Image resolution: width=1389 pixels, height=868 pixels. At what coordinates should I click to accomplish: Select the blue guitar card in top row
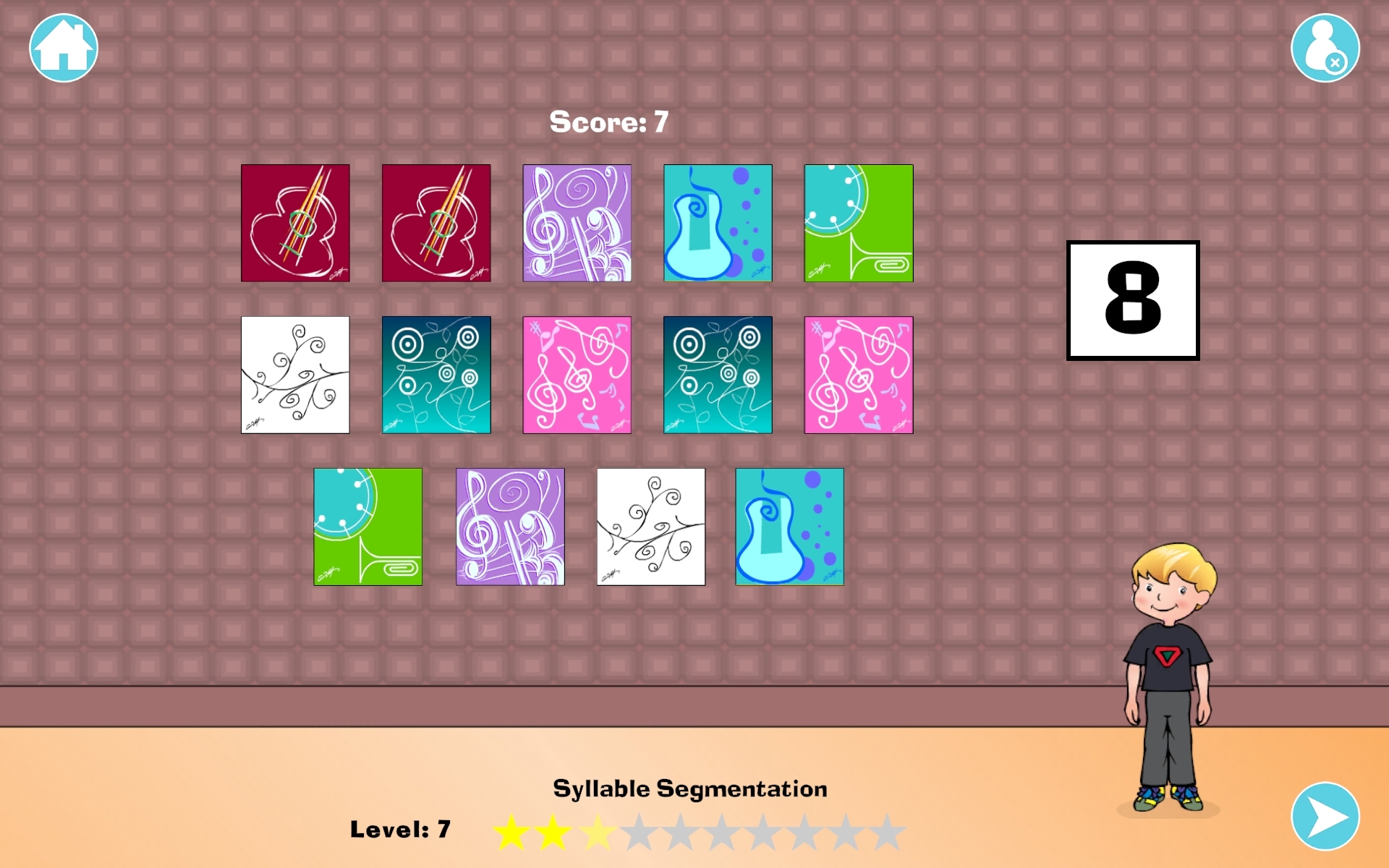pyautogui.click(x=717, y=222)
